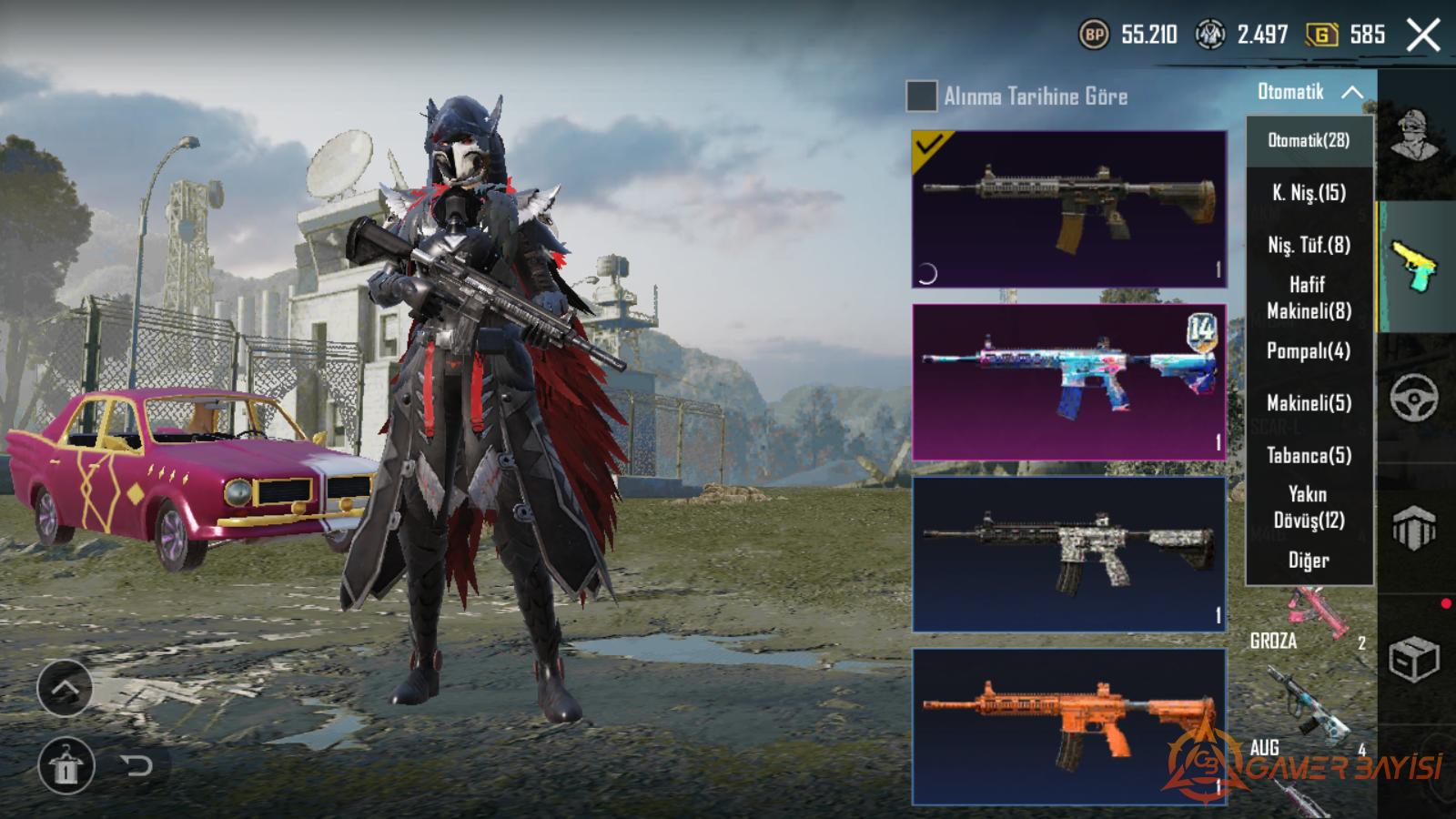The image size is (1456, 819).
Task: Pick the Pompalı(4) filter option
Action: point(1309,350)
